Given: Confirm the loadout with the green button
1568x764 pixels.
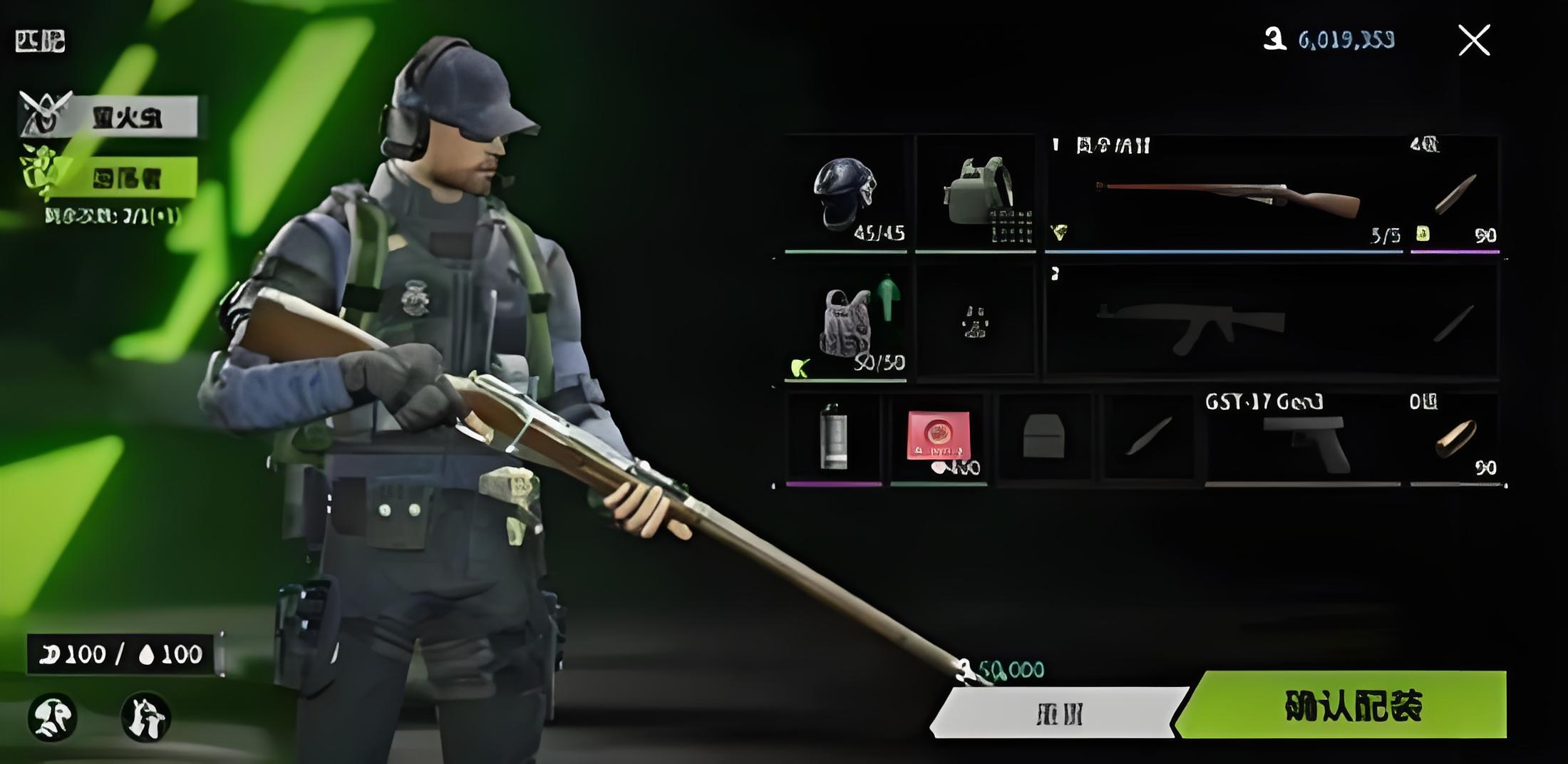Looking at the screenshot, I should pos(1351,705).
